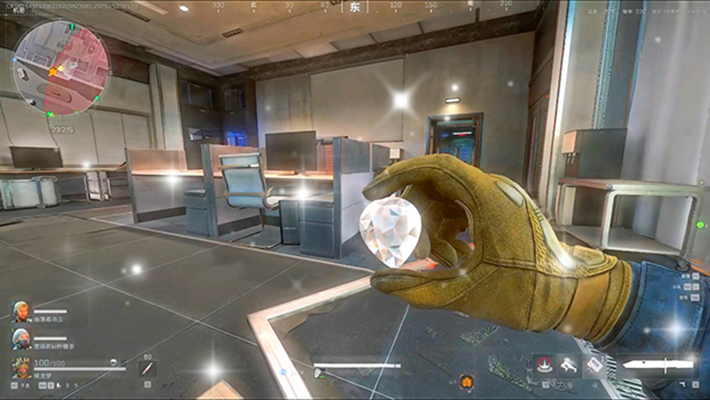Open the circular minimap
The image size is (710, 400).
coord(62,68)
